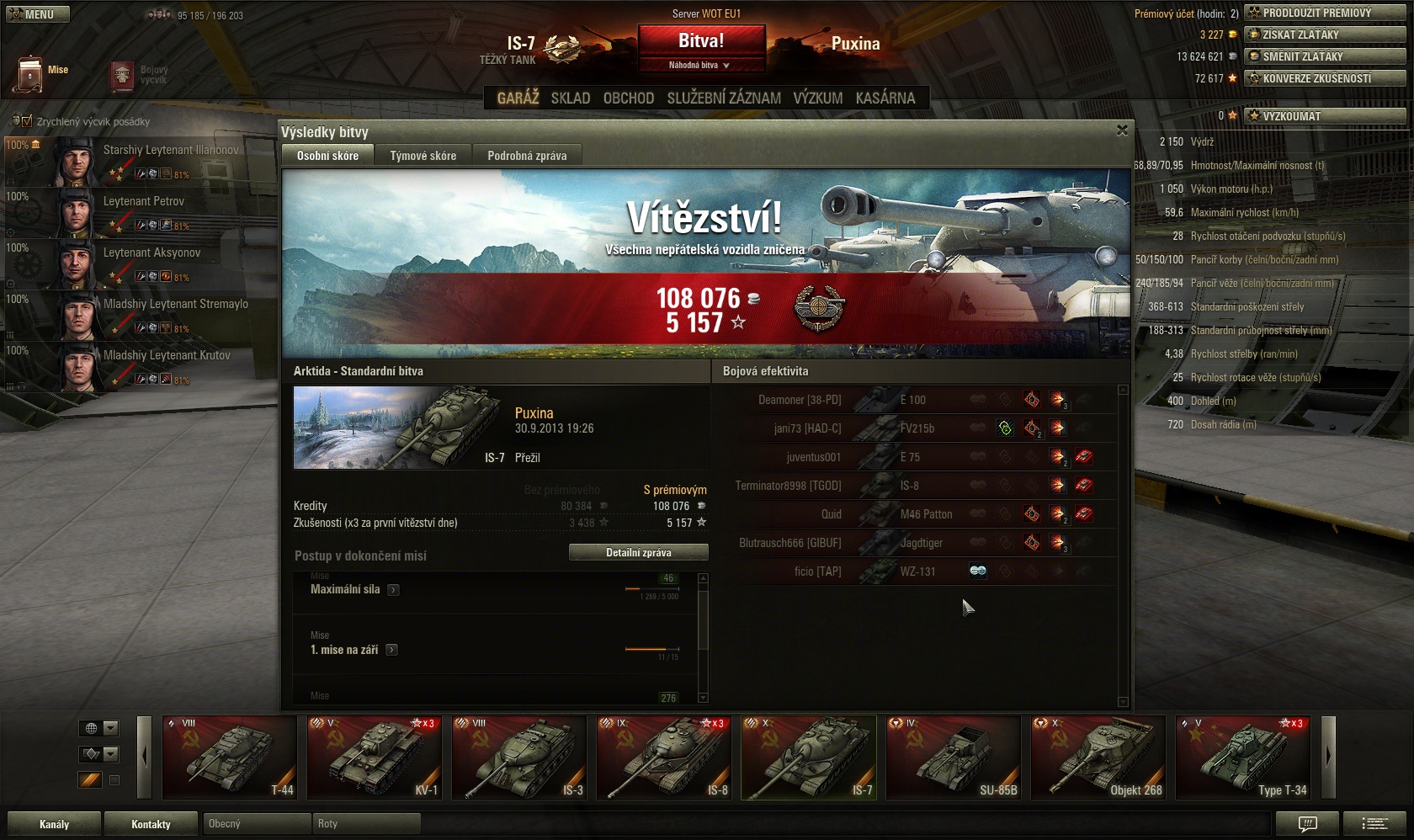Screen dimensions: 1414x840
Task: Go to SKLAD in the top navigation
Action: click(571, 98)
